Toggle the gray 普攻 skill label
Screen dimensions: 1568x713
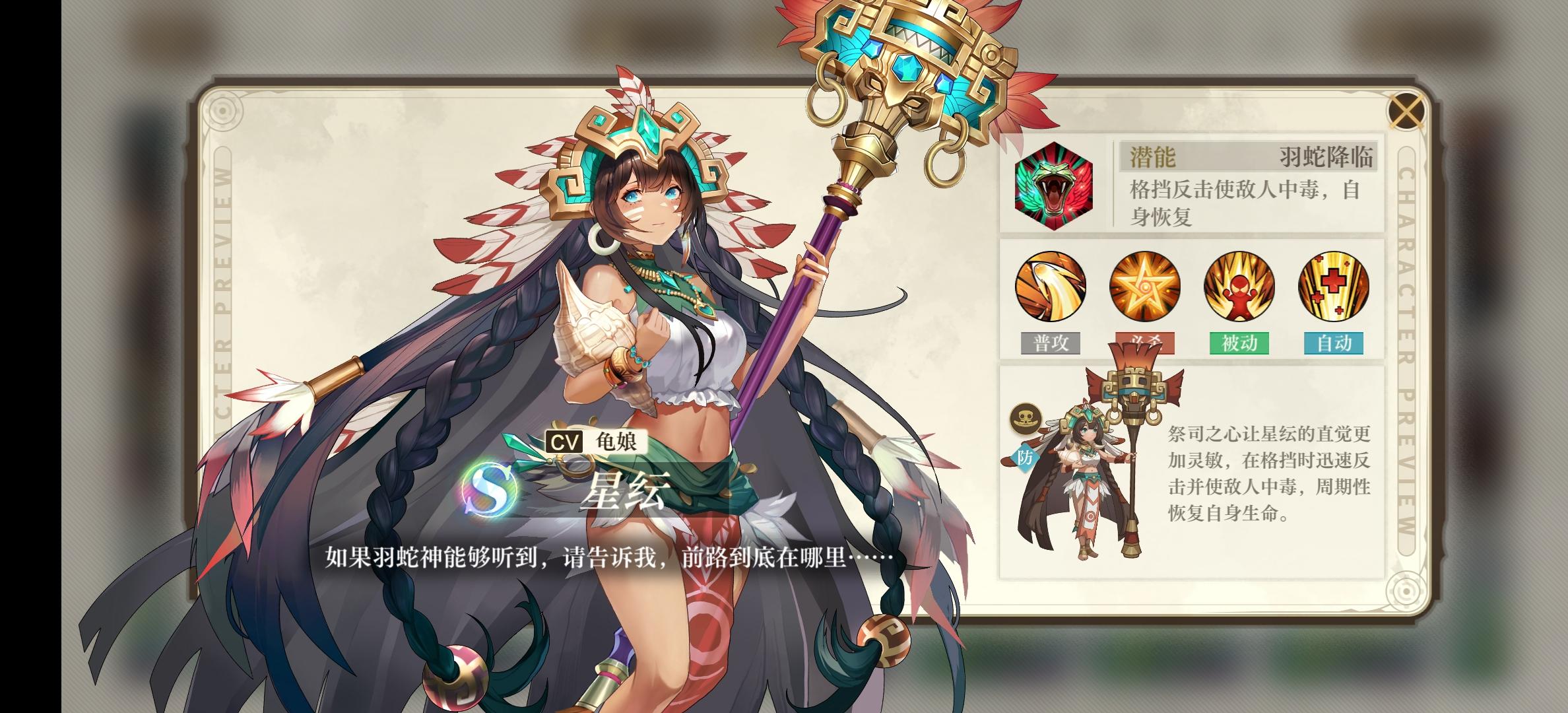pos(1051,343)
